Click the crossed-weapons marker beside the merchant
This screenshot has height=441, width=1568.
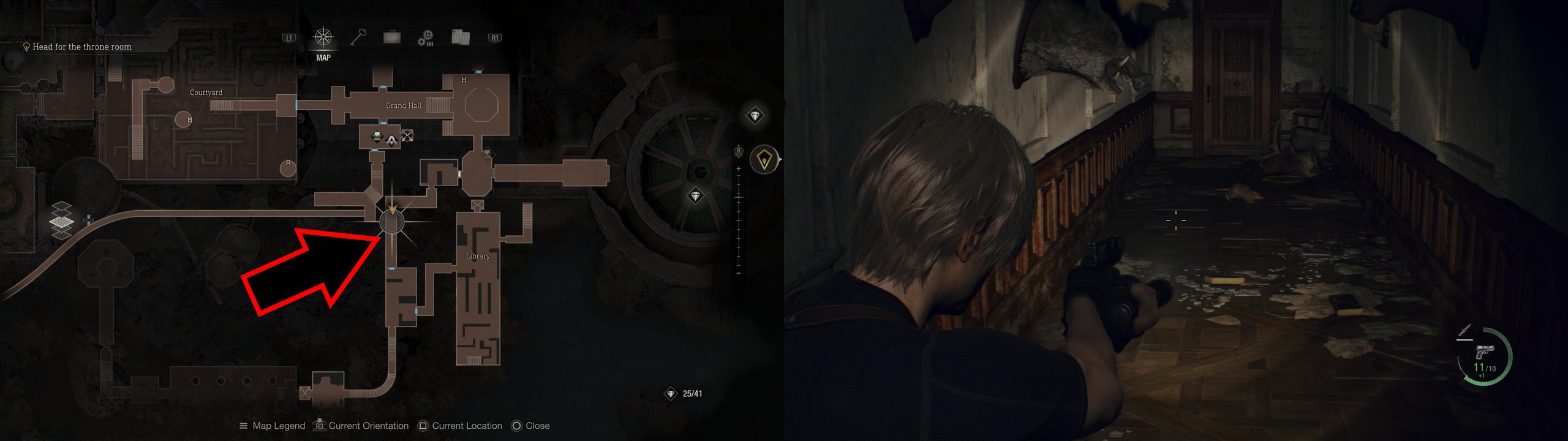pos(407,135)
